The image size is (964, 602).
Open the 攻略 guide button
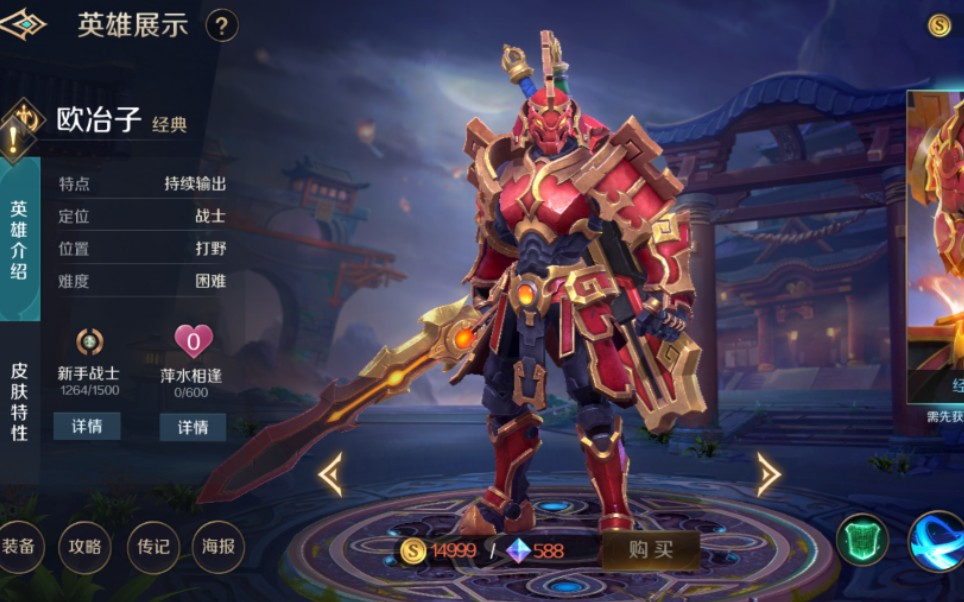tap(85, 547)
